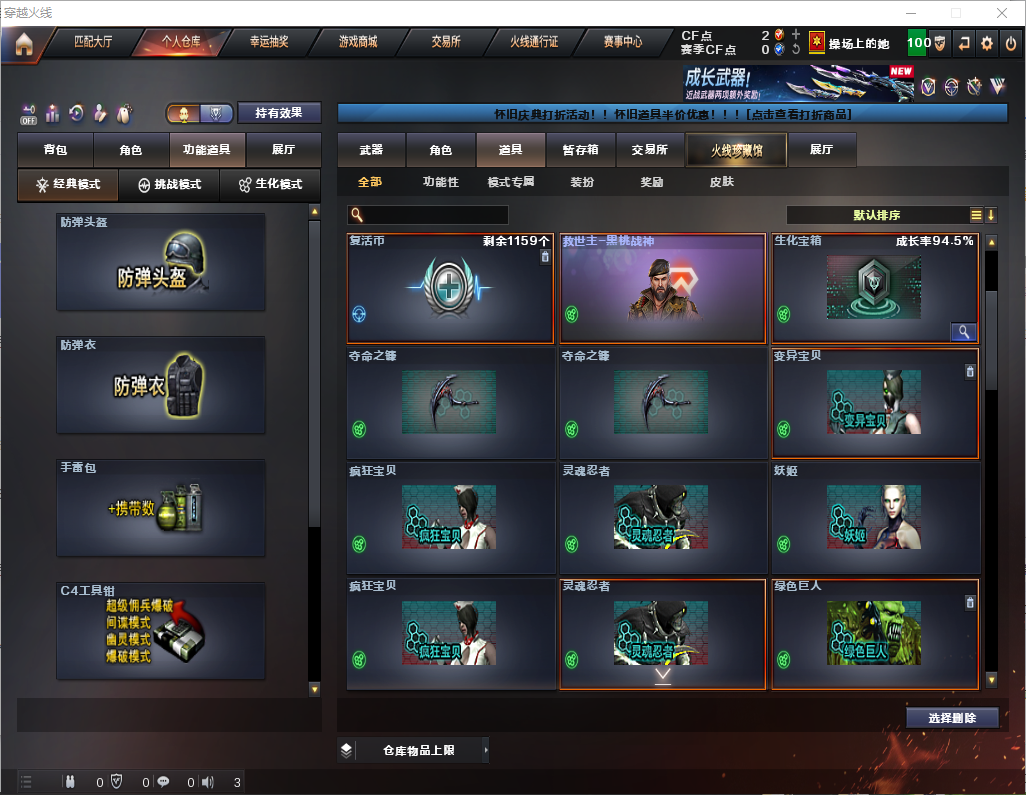Choose the 复活币 revive coin item
The width and height of the screenshot is (1026, 795).
pos(450,289)
